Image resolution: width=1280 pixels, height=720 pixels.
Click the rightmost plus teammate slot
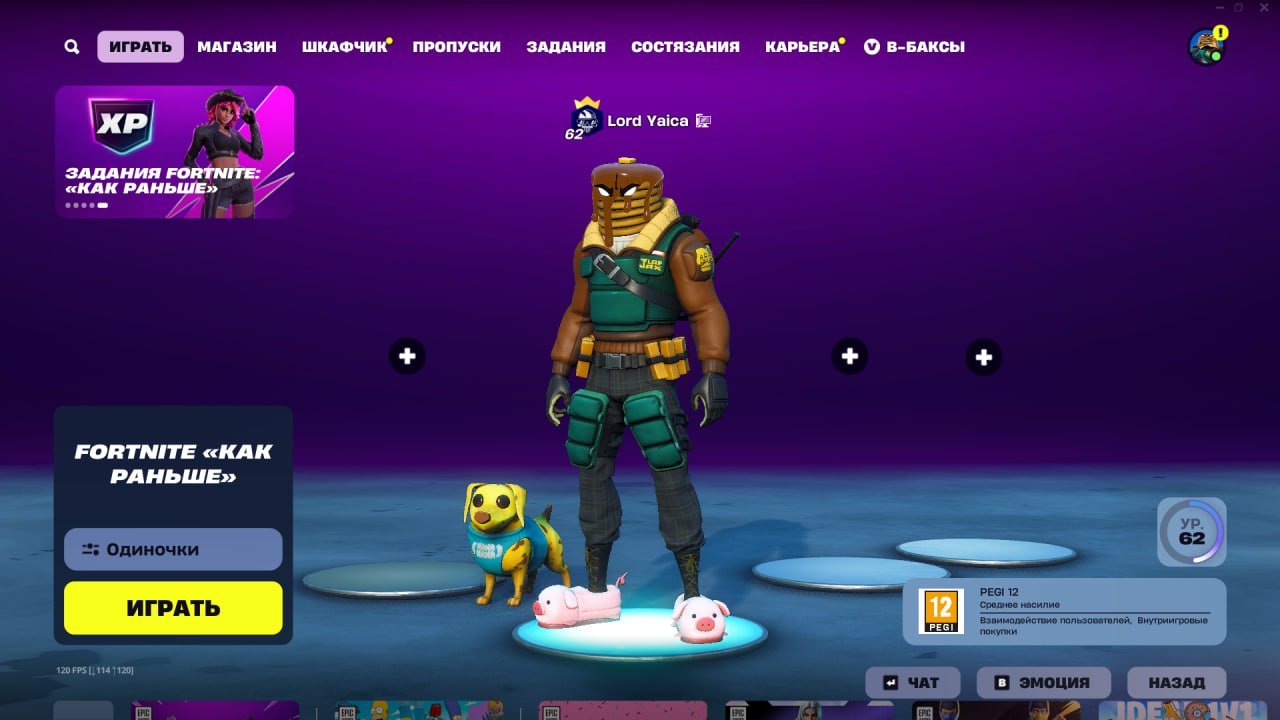[x=984, y=355]
